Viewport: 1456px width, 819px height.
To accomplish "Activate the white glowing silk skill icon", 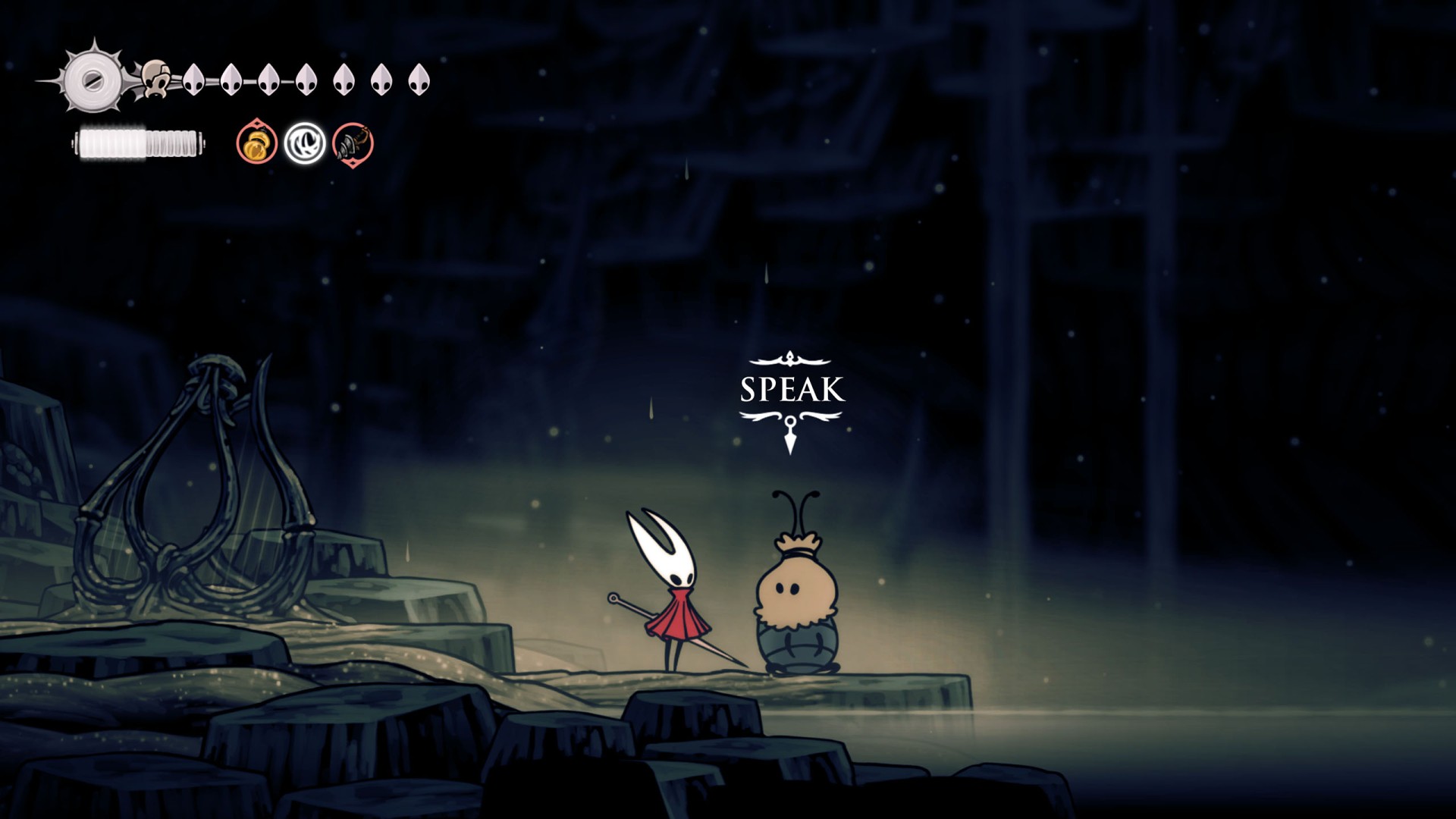I will coord(305,143).
